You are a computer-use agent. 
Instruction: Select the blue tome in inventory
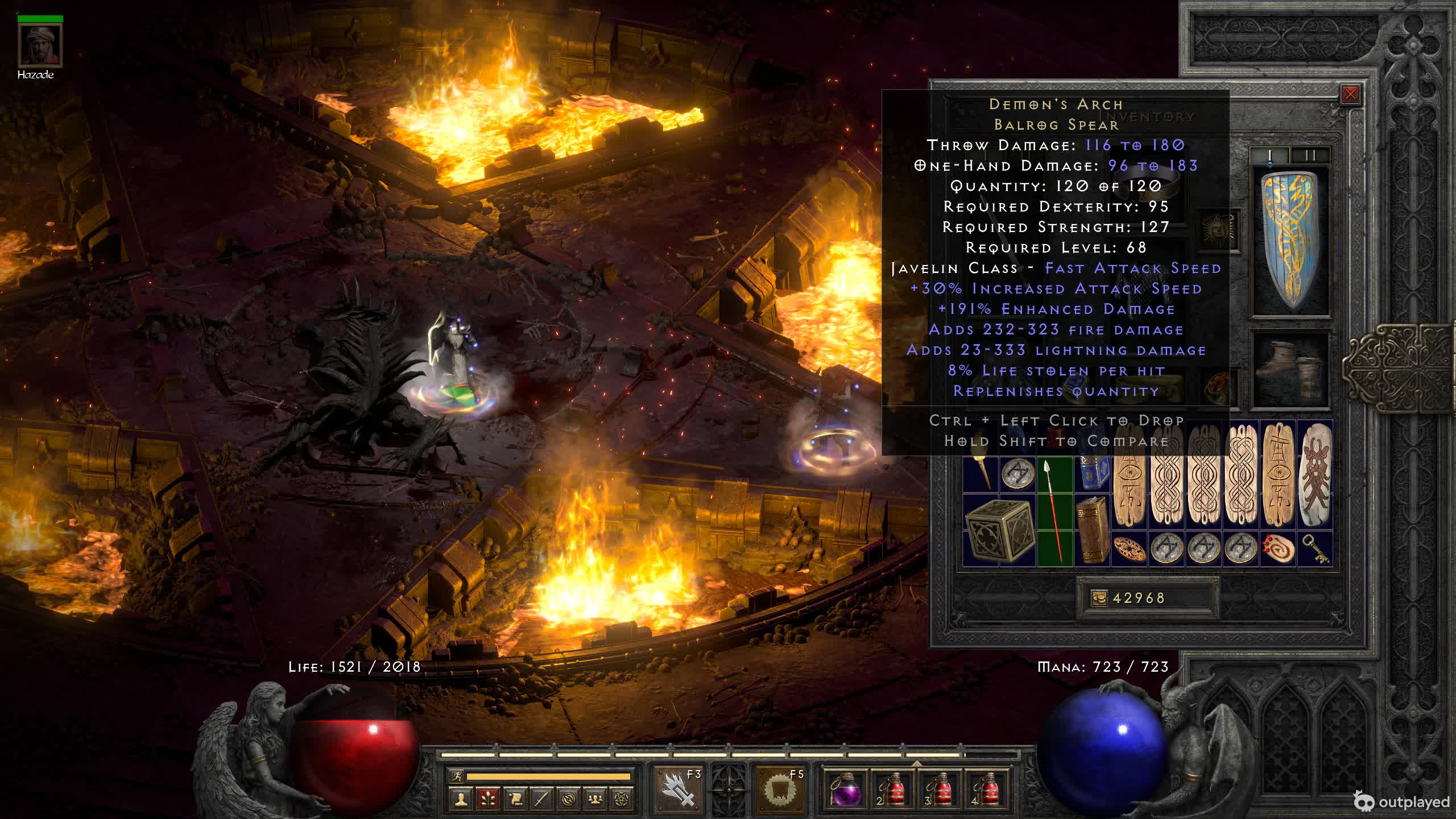click(1092, 474)
